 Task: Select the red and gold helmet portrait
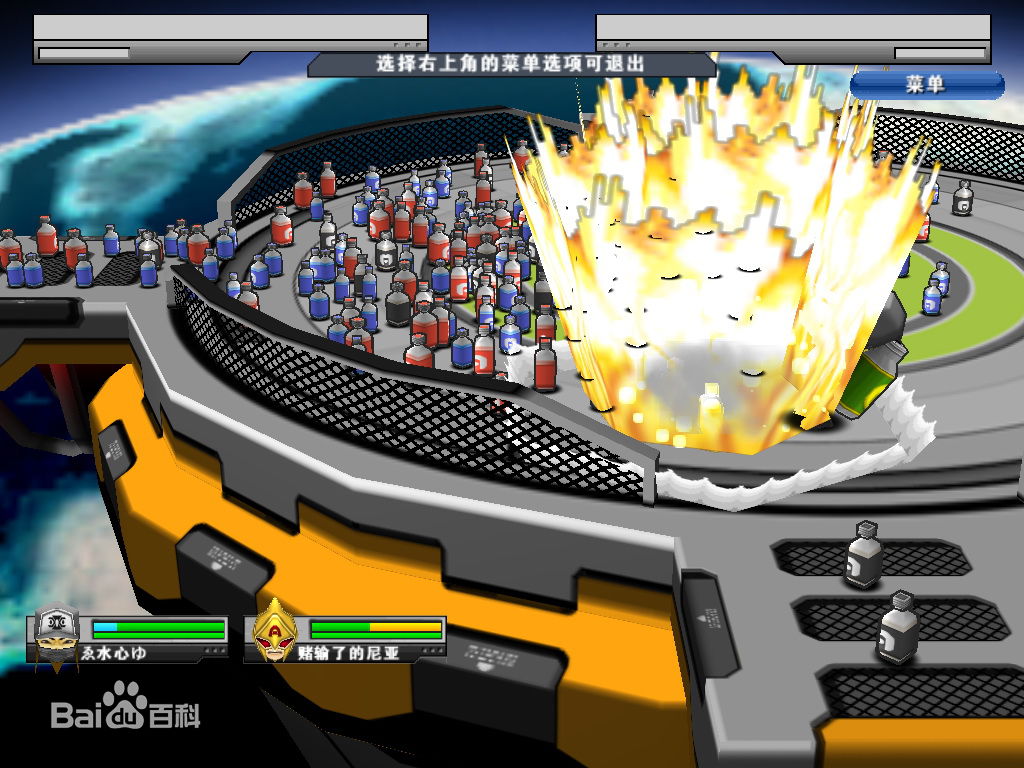(x=273, y=630)
